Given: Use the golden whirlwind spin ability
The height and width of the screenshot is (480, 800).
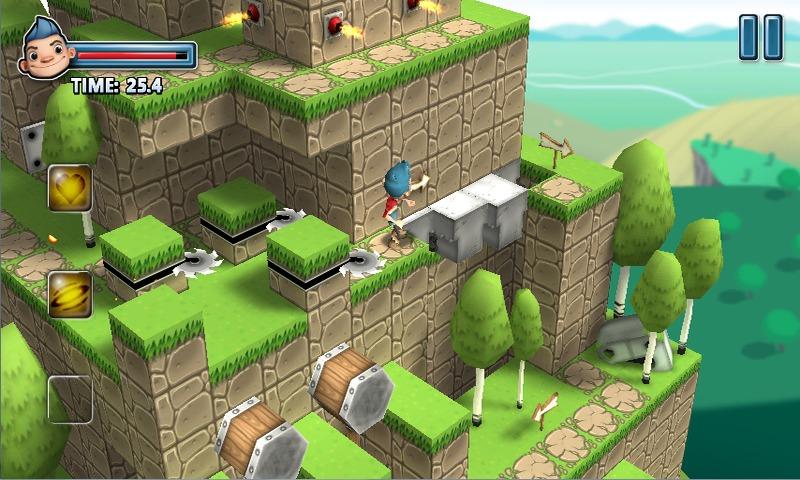Looking at the screenshot, I should point(70,294).
